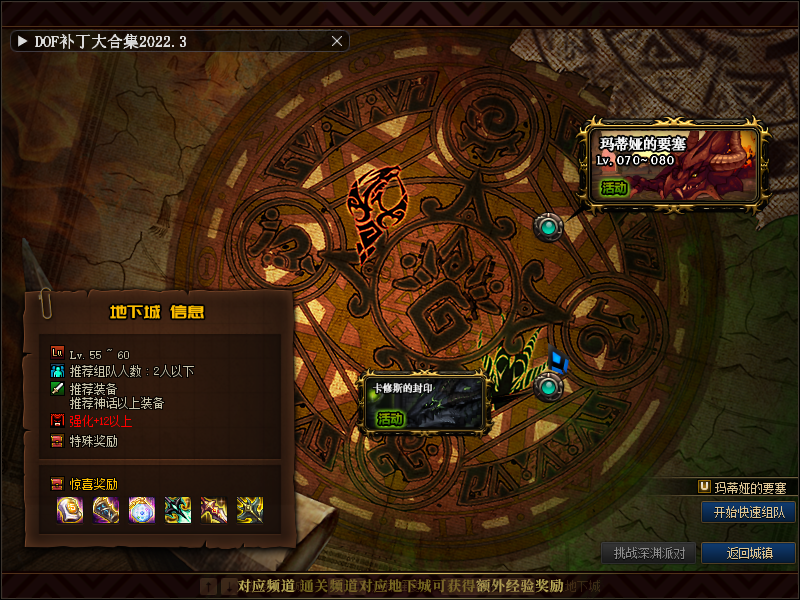The height and width of the screenshot is (600, 800).
Task: Close the DOF补丁大合集2022.3 banner
Action: [337, 41]
